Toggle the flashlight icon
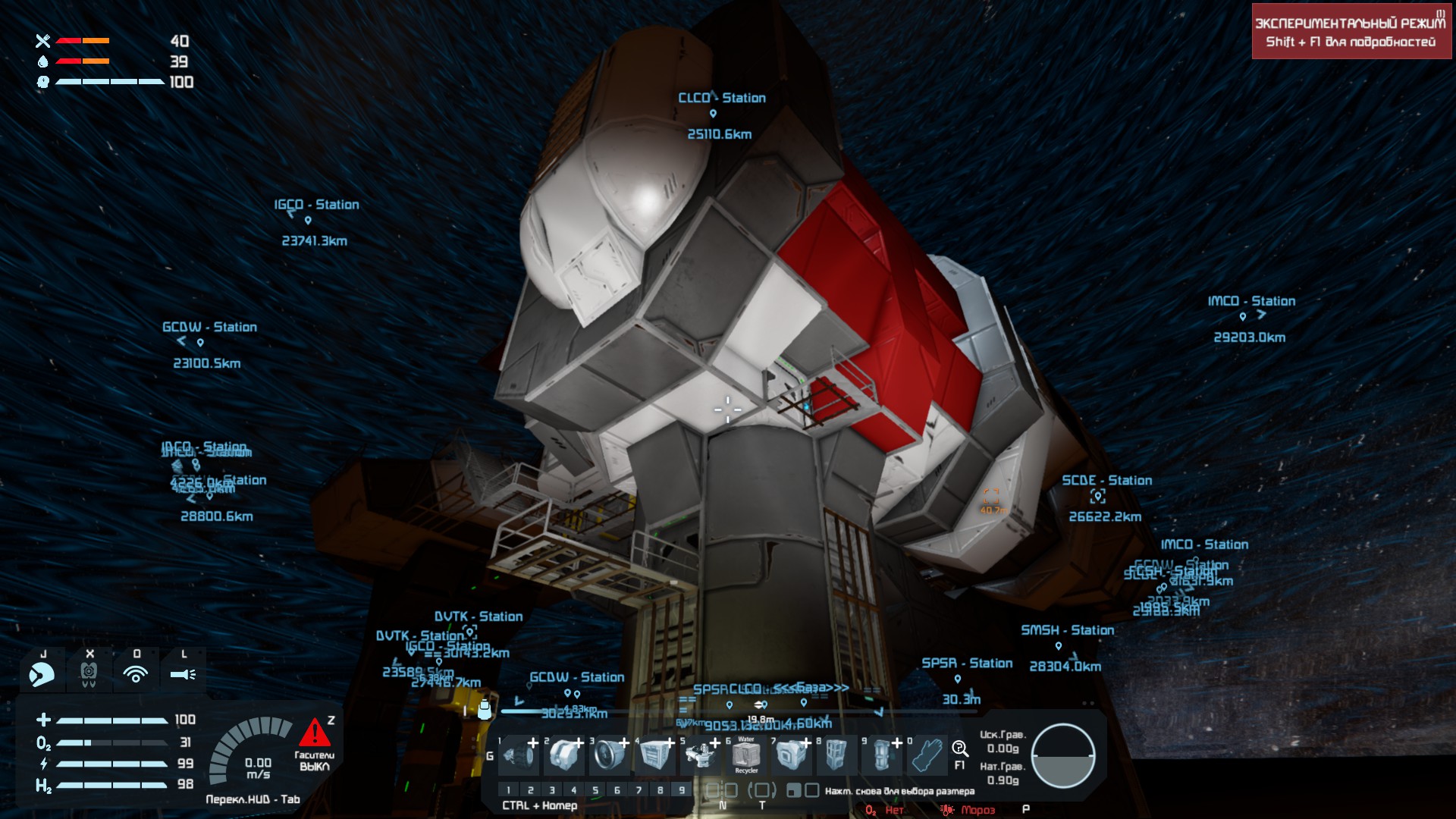This screenshot has height=819, width=1456. [183, 673]
